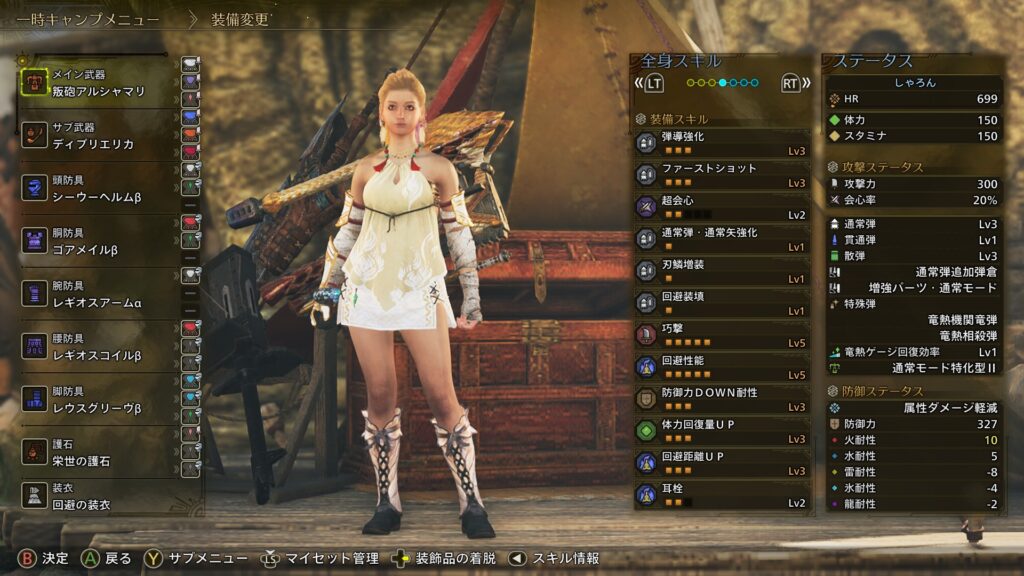Select the waist armor レギオスコイルβ

(x=98, y=347)
